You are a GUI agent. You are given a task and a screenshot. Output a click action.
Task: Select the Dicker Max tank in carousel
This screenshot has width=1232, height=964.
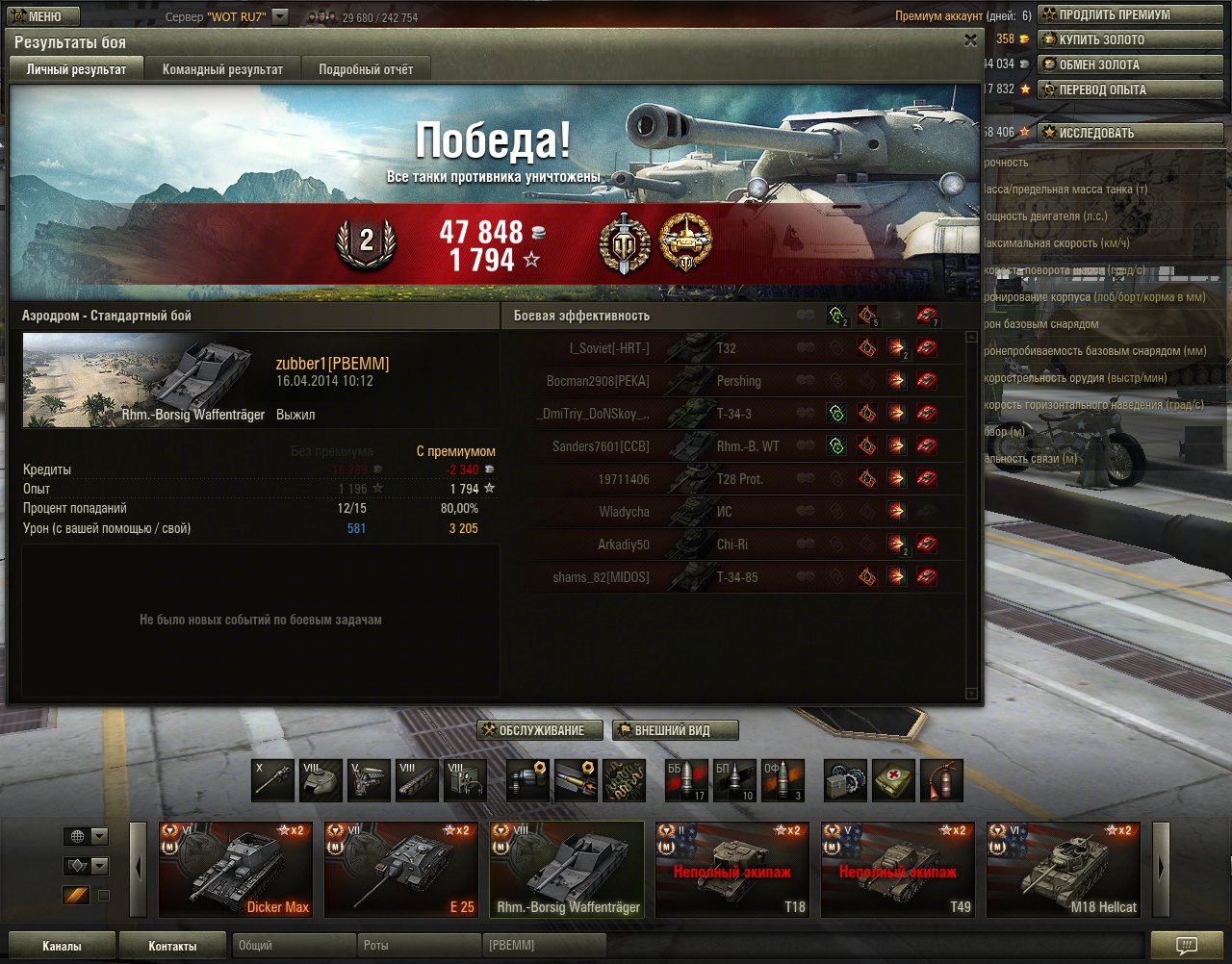(x=236, y=869)
